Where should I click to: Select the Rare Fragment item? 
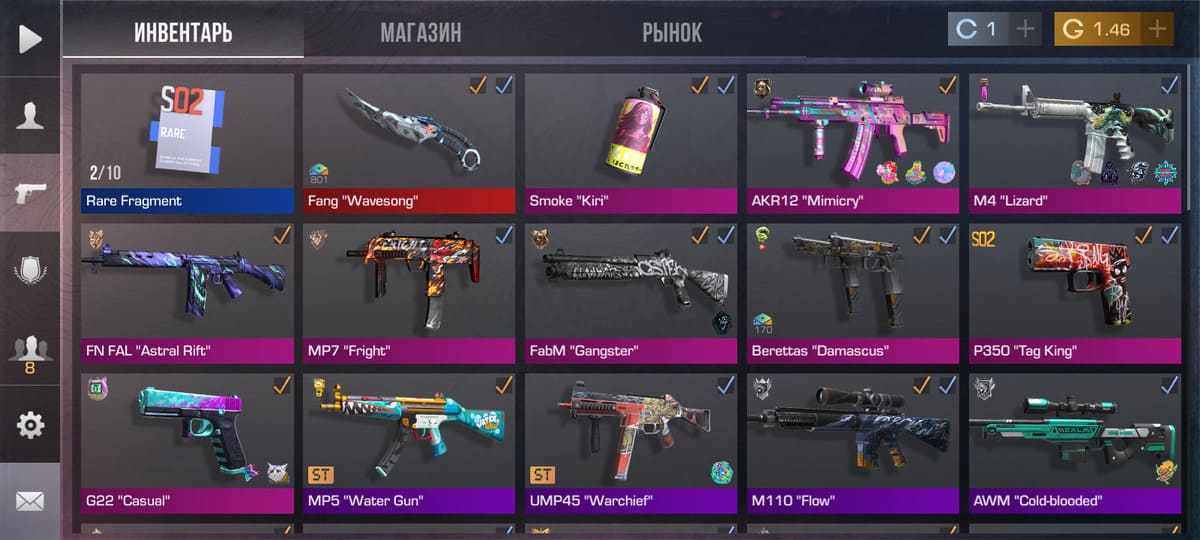coord(188,142)
